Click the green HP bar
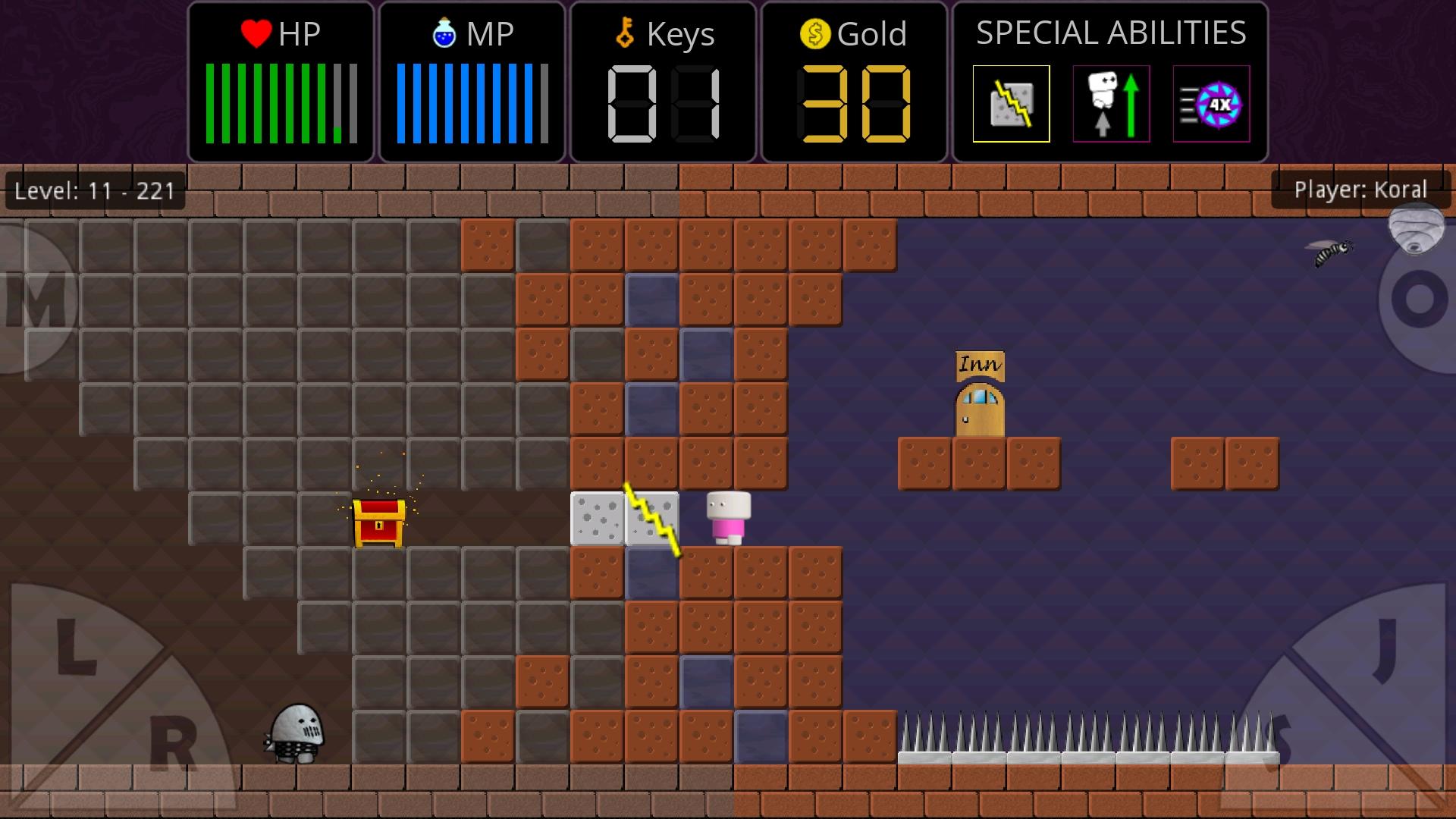The image size is (1456, 819). pos(273,104)
